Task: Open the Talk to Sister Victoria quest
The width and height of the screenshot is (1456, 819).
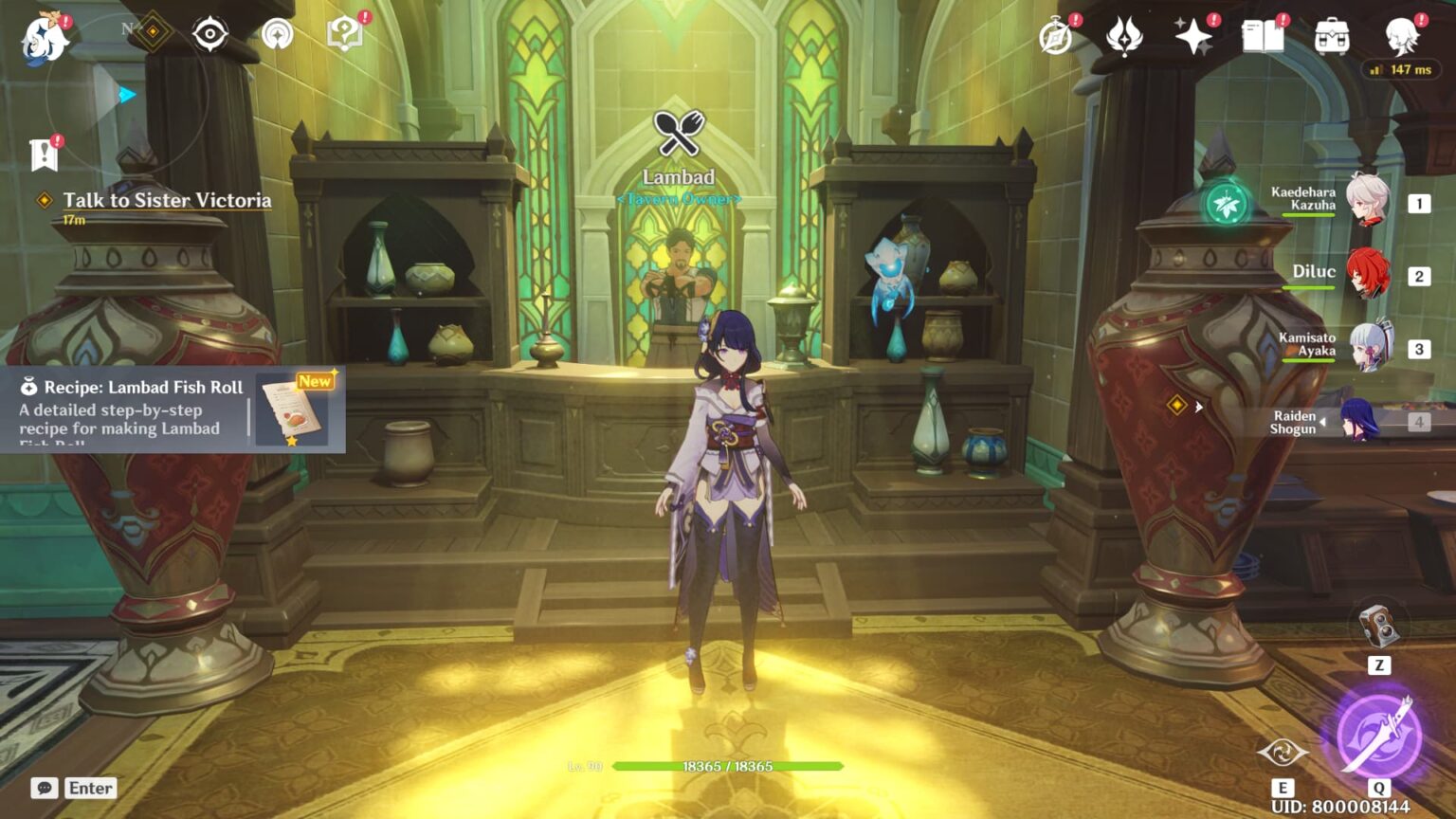Action: point(167,201)
